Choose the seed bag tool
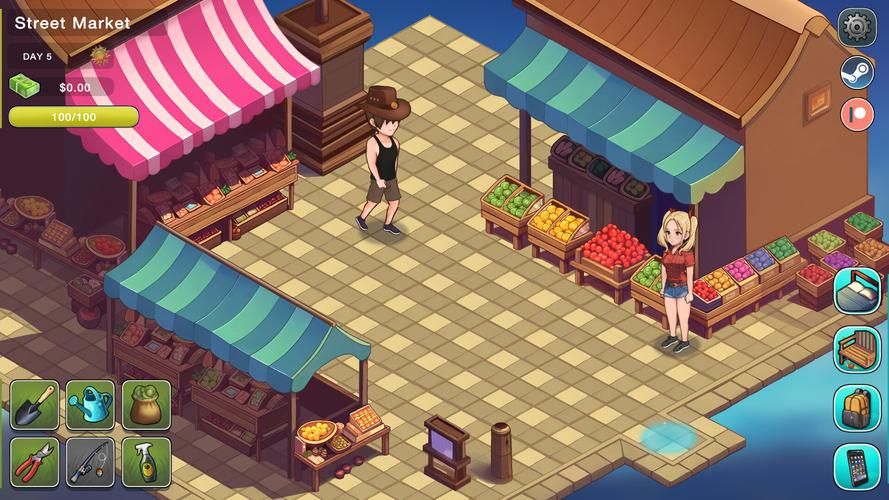Image resolution: width=889 pixels, height=500 pixels. [146, 405]
